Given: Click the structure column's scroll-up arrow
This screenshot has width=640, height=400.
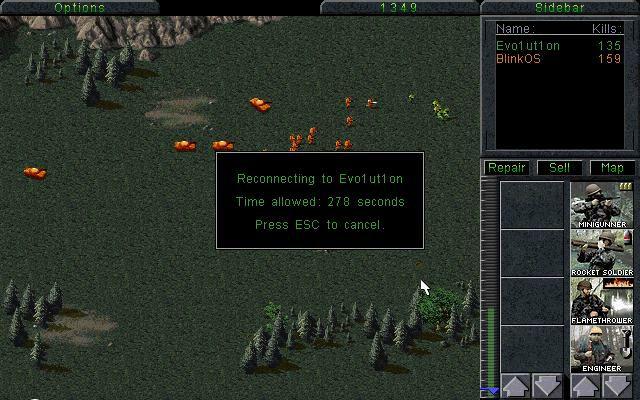Looking at the screenshot, I should [x=515, y=386].
